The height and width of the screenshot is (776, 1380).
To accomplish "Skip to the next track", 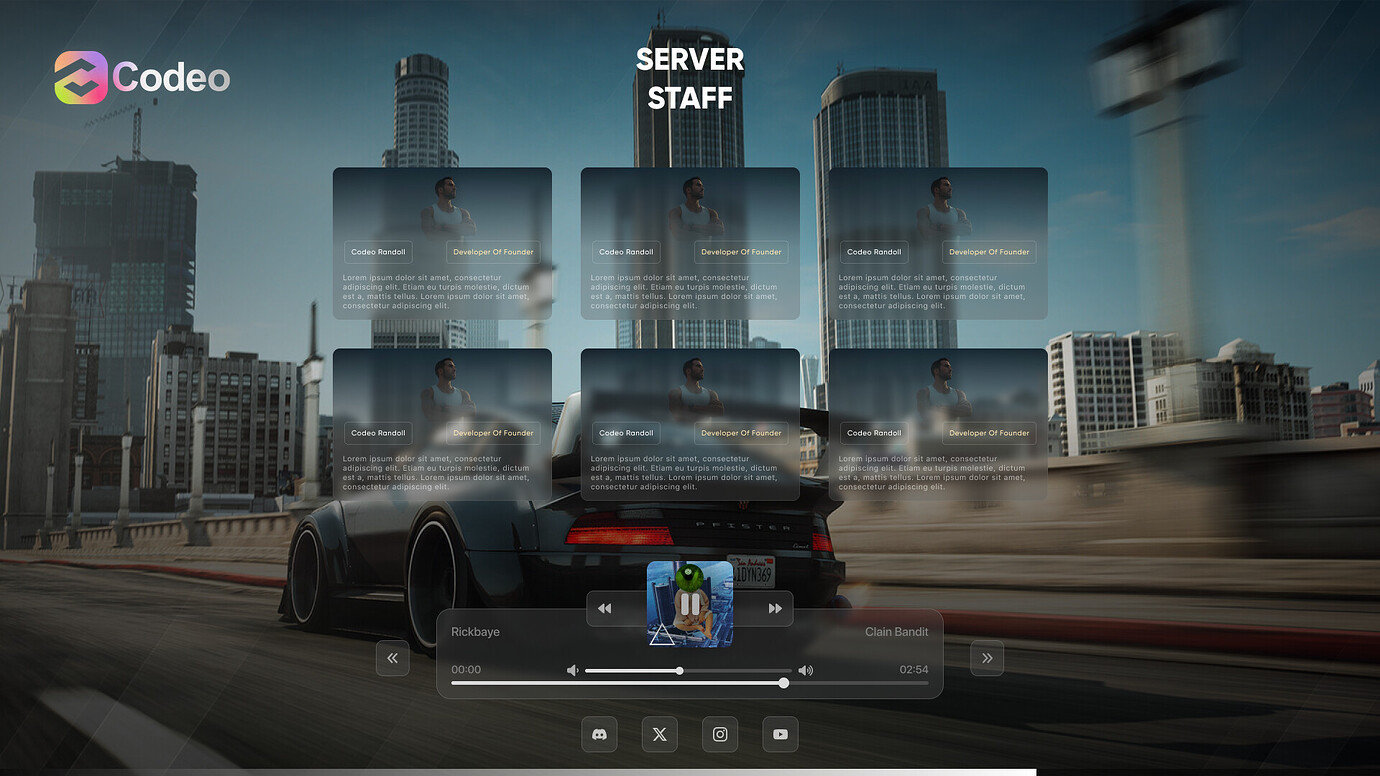I will point(775,608).
